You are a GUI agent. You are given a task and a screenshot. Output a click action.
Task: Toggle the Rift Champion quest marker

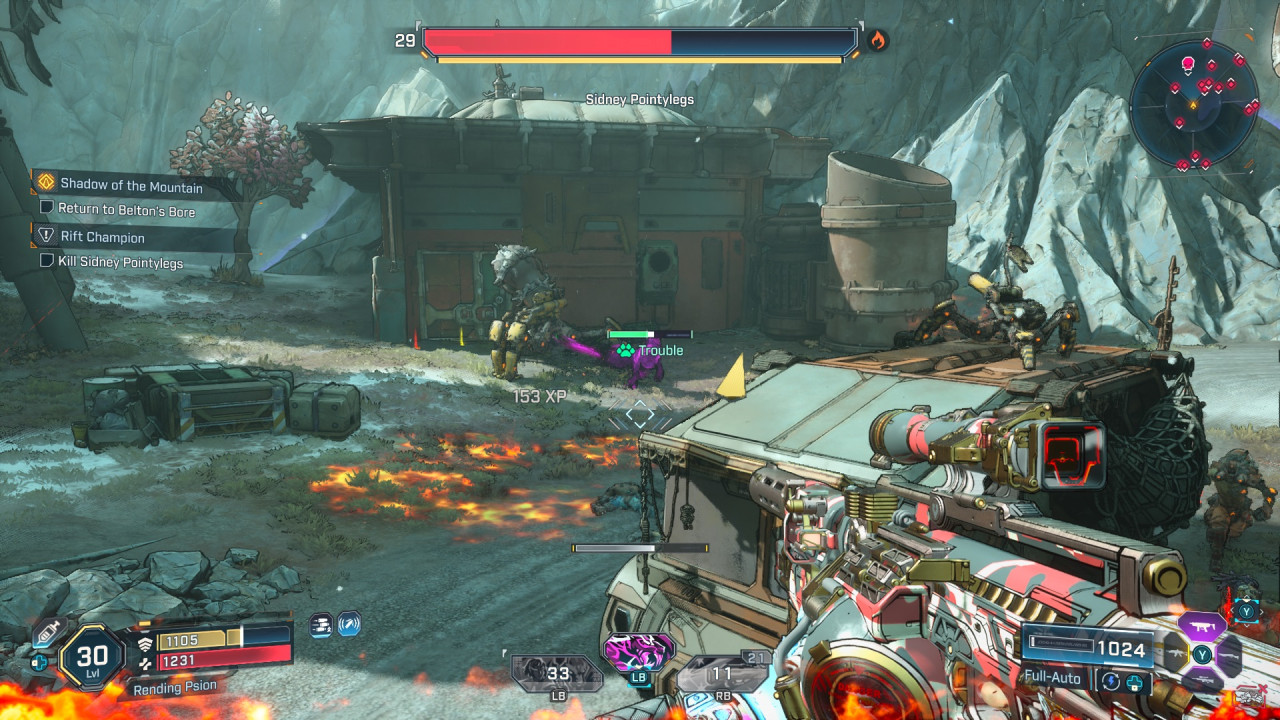[x=105, y=237]
